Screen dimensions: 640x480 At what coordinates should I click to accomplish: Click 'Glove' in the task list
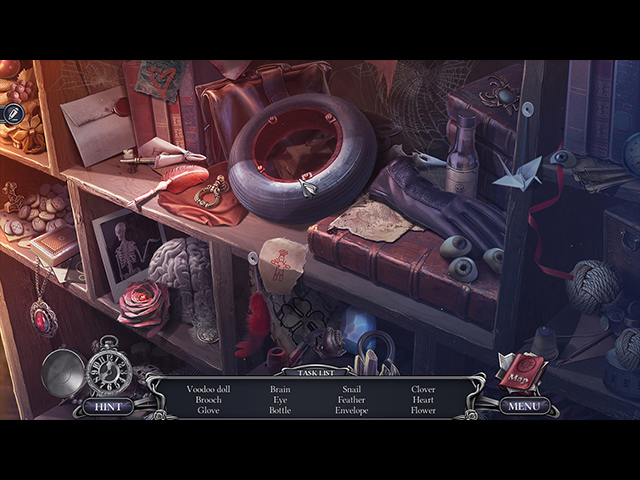(x=208, y=411)
